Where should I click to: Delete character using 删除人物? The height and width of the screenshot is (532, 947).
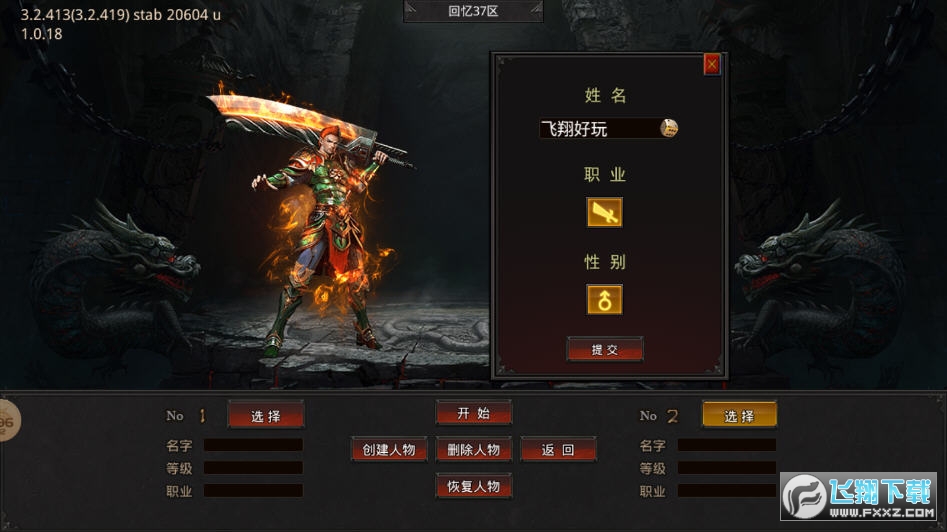coord(473,449)
